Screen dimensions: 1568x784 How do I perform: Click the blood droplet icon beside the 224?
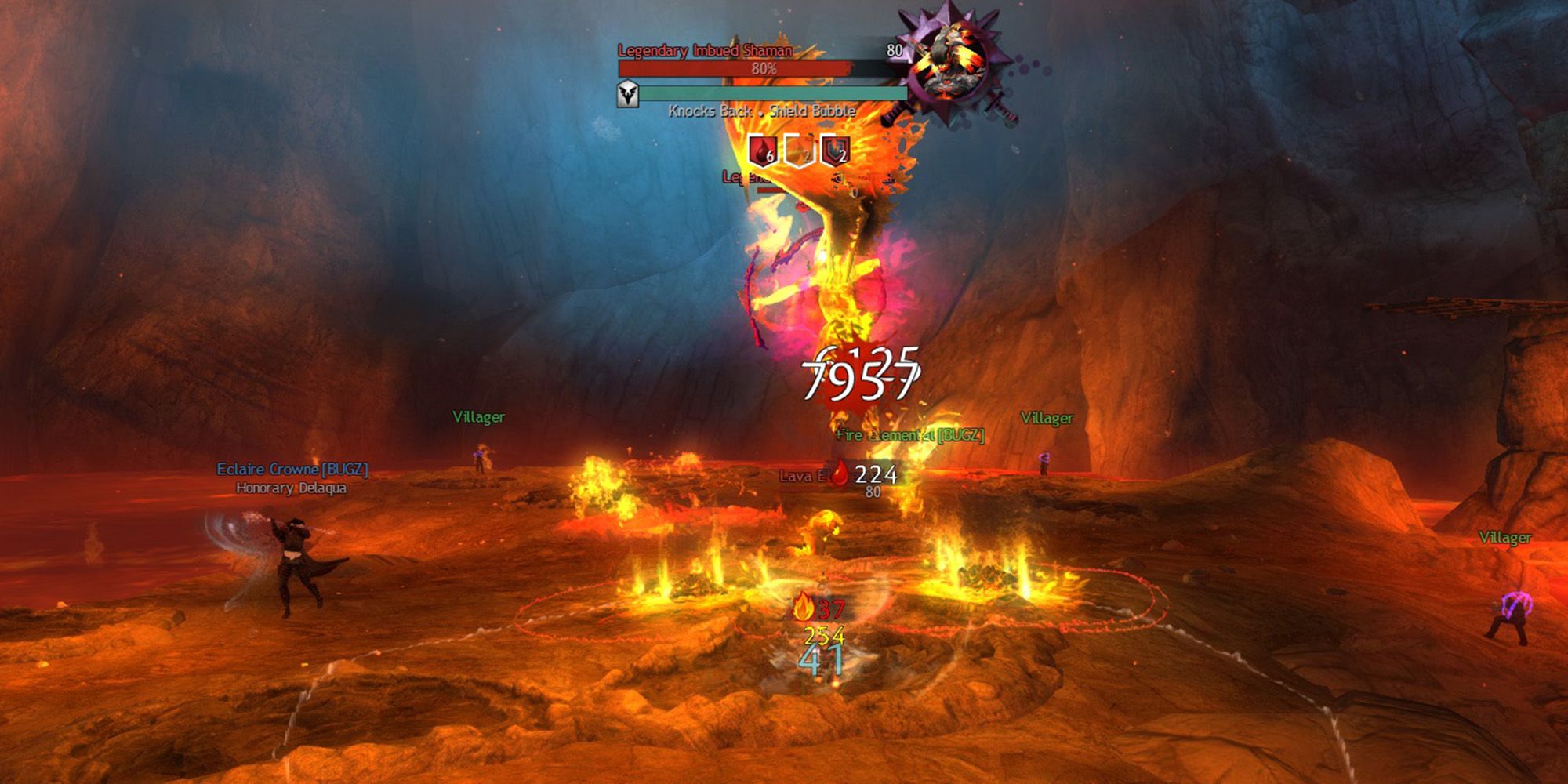click(839, 474)
